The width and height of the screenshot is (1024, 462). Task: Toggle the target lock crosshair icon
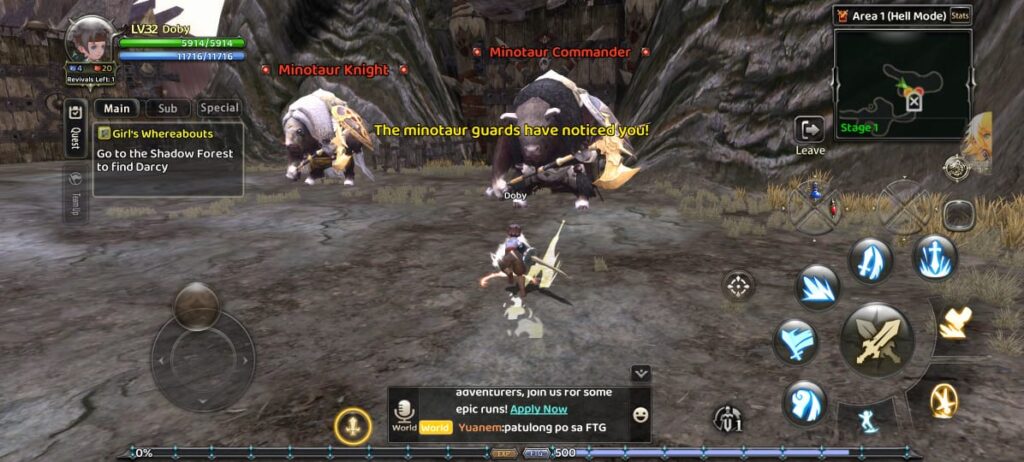pyautogui.click(x=739, y=287)
